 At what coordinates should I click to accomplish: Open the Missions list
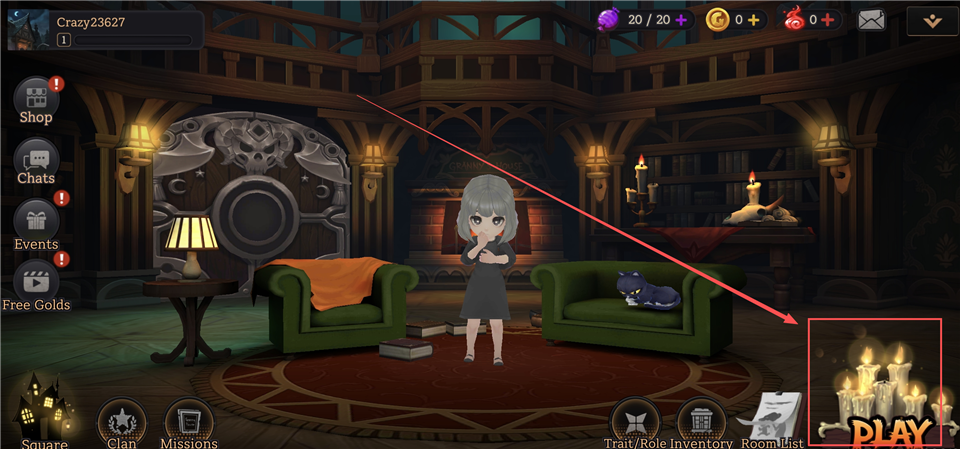(187, 424)
